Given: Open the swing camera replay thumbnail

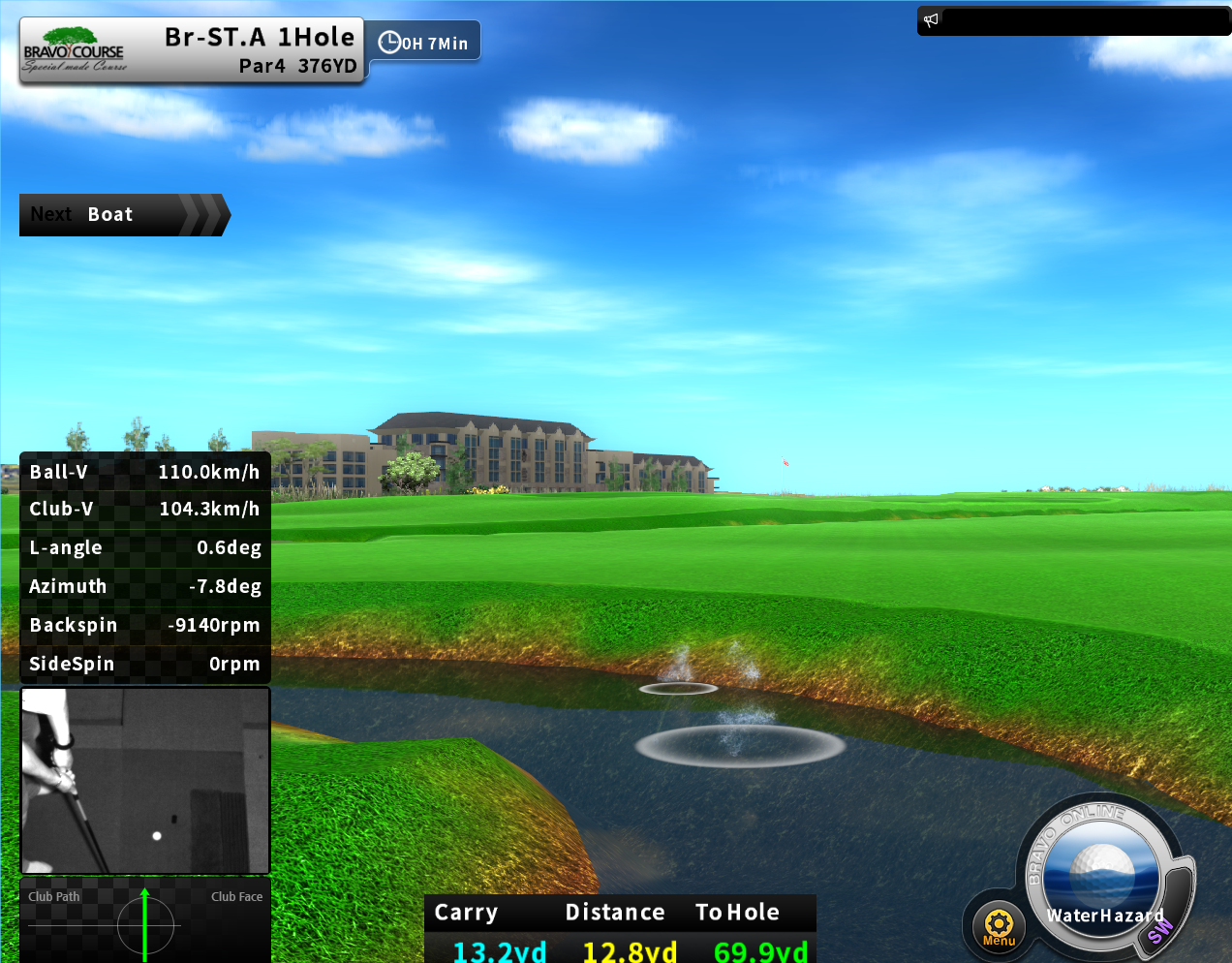Looking at the screenshot, I should click(145, 781).
